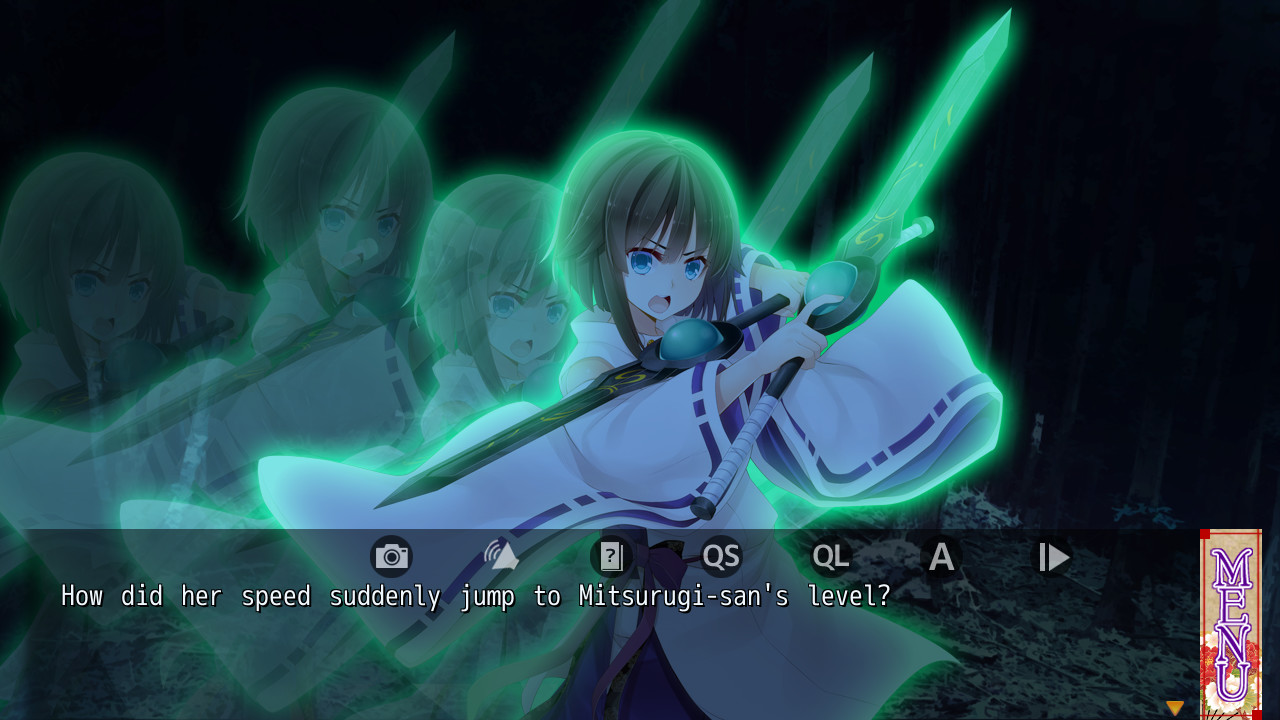Screen dimensions: 1280x720
Task: Quick save with the QS button
Action: [721, 557]
